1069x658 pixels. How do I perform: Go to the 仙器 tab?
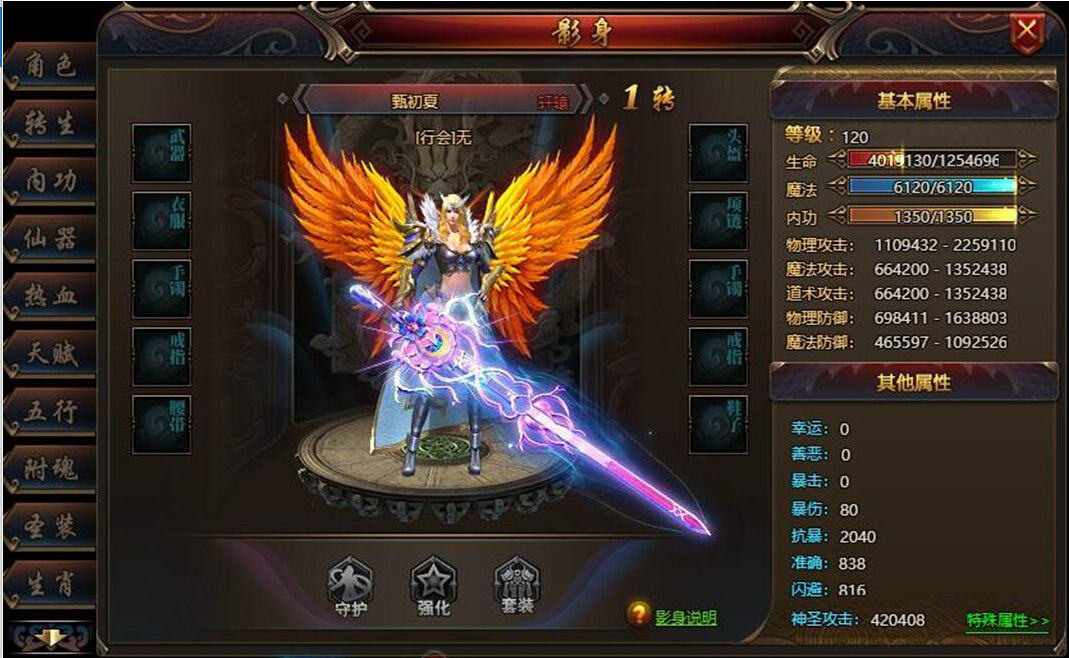pyautogui.click(x=50, y=239)
